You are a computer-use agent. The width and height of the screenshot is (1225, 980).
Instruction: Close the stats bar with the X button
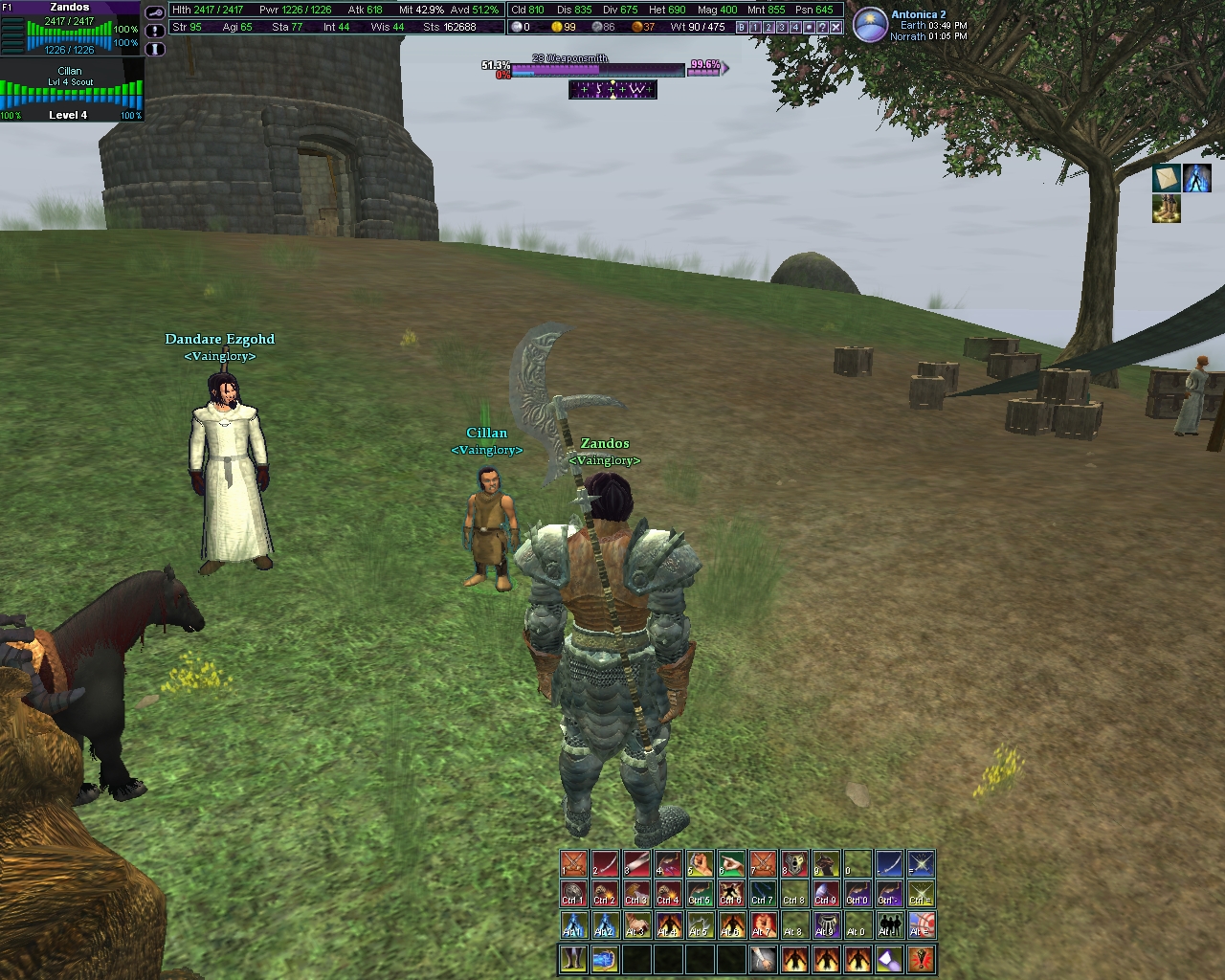click(x=835, y=28)
